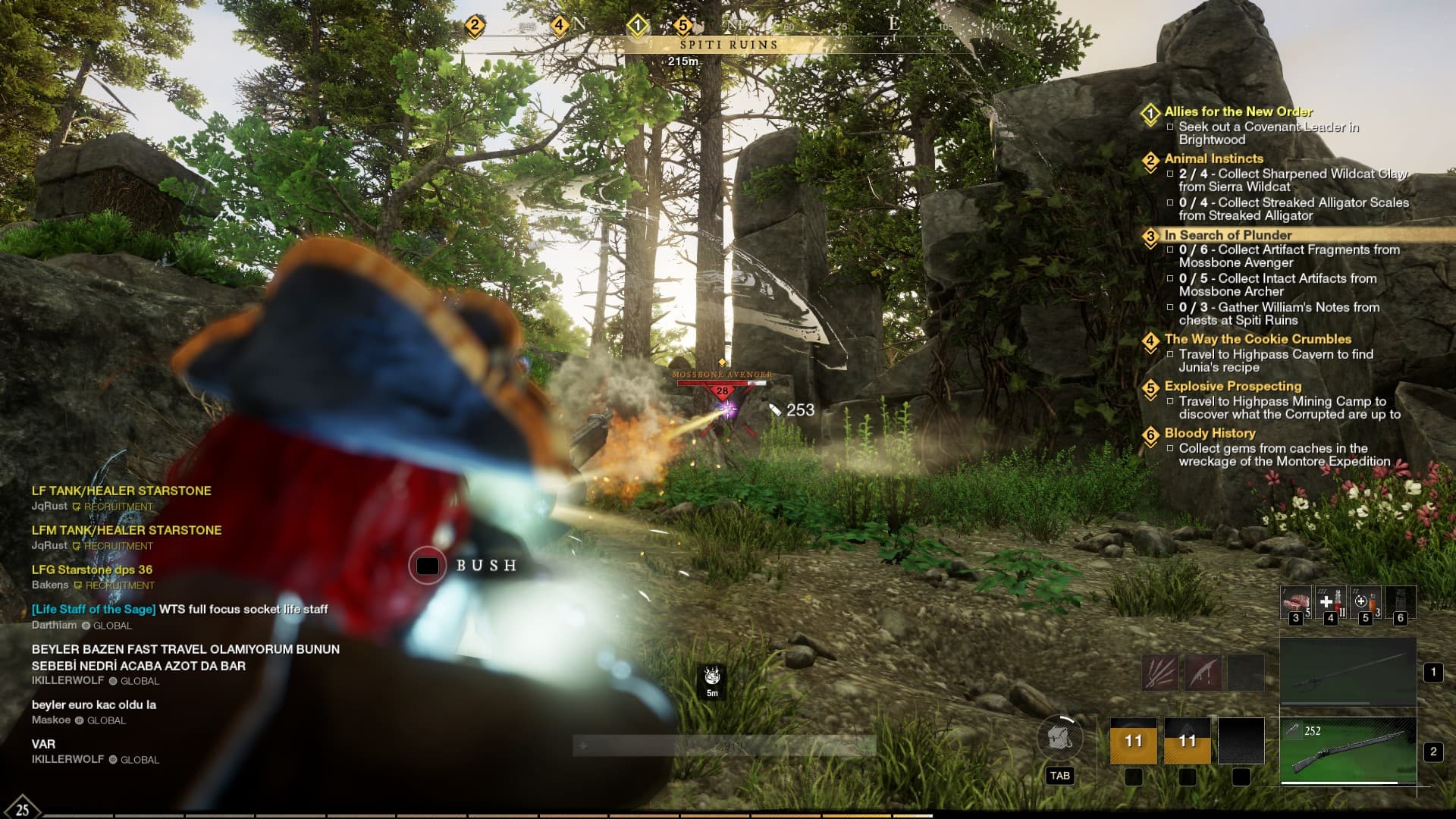Click quest marker 2 on the compass
This screenshot has width=1456, height=819.
[475, 25]
